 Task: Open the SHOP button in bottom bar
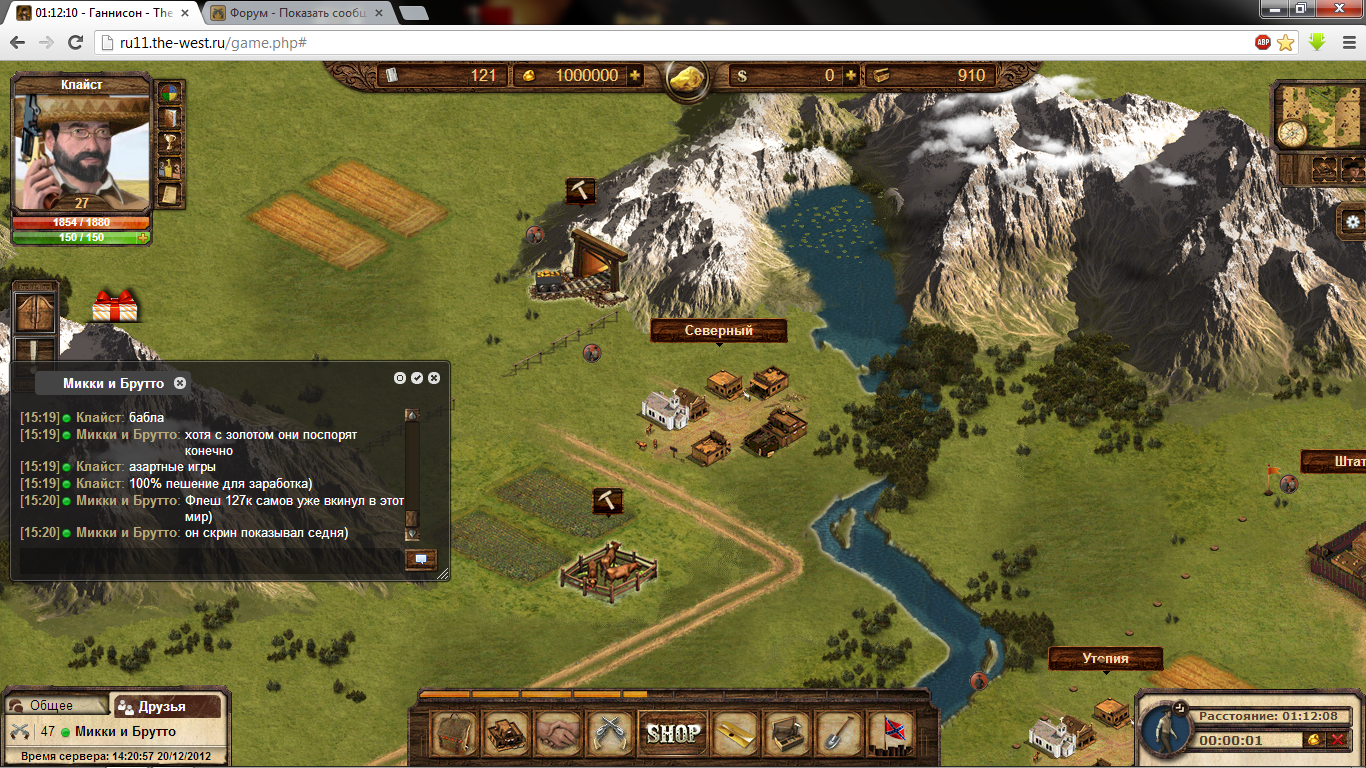(673, 734)
